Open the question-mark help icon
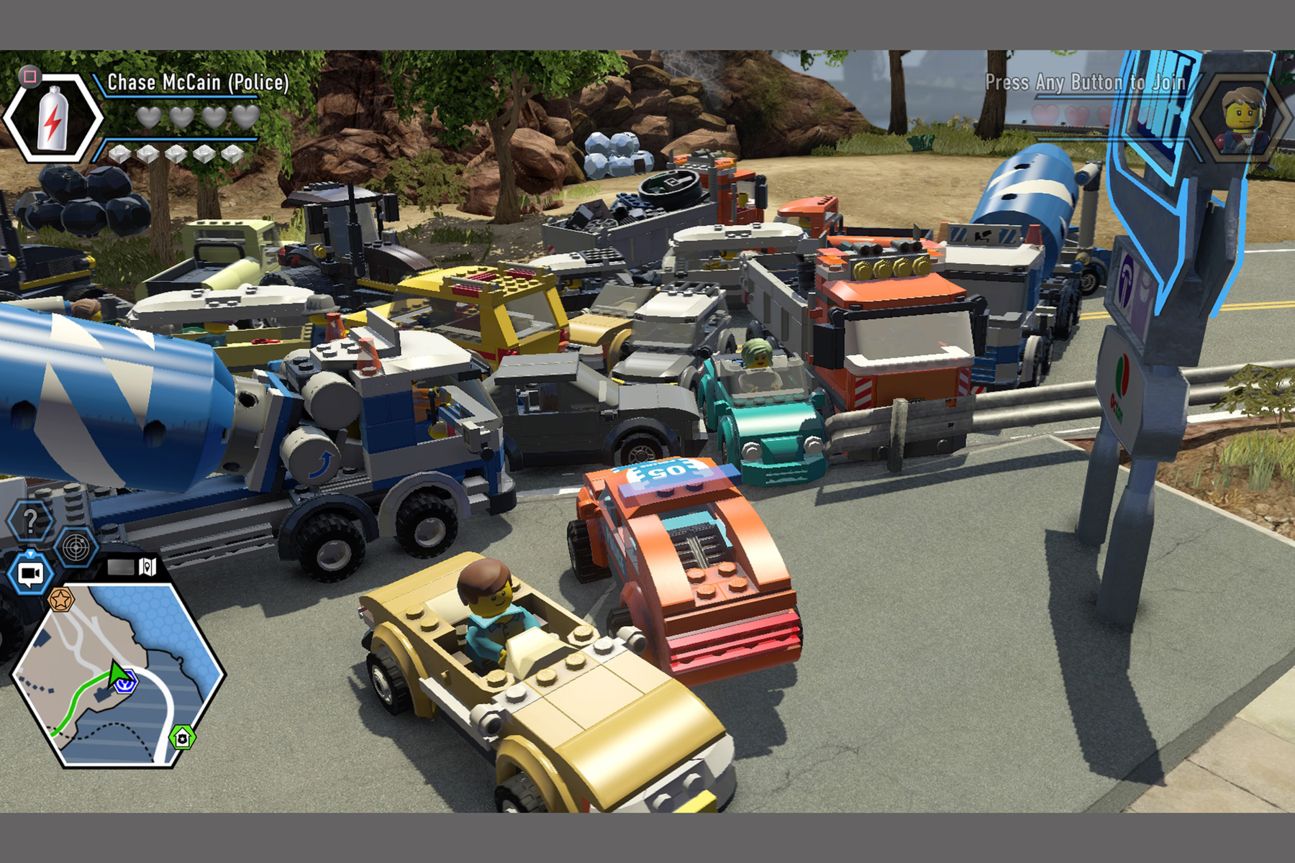 [x=31, y=518]
